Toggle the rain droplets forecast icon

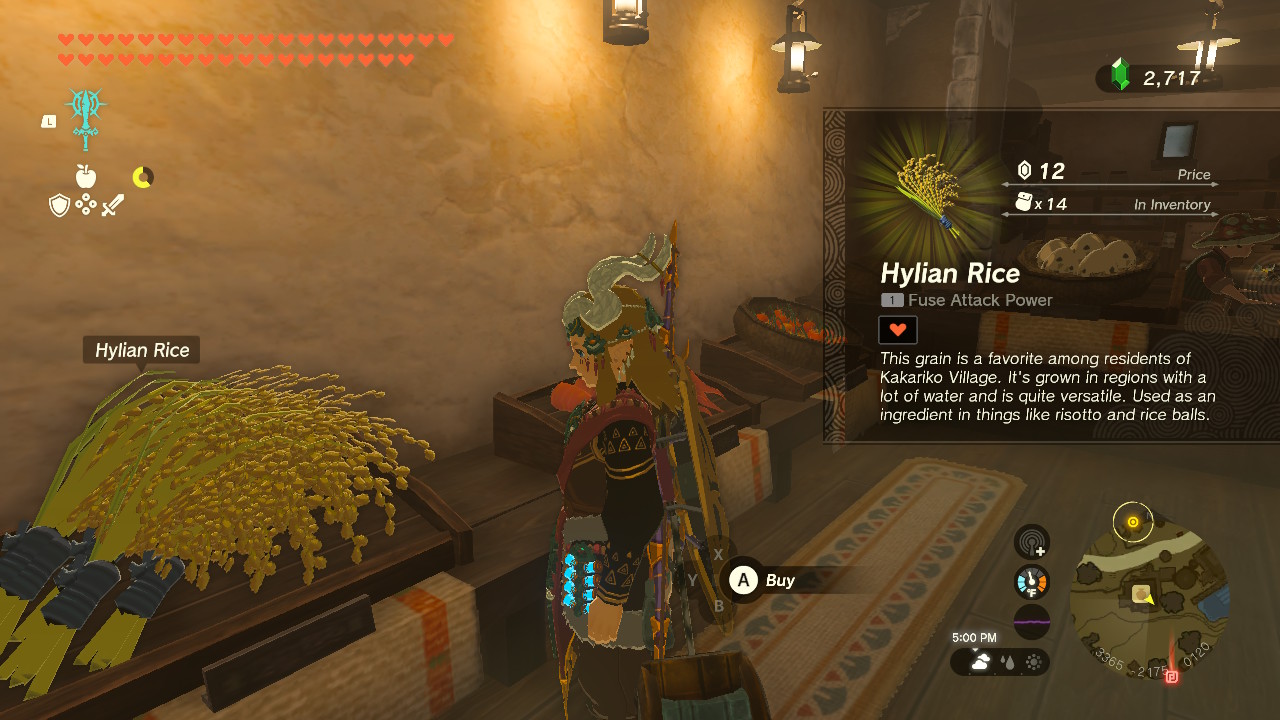(x=1008, y=662)
